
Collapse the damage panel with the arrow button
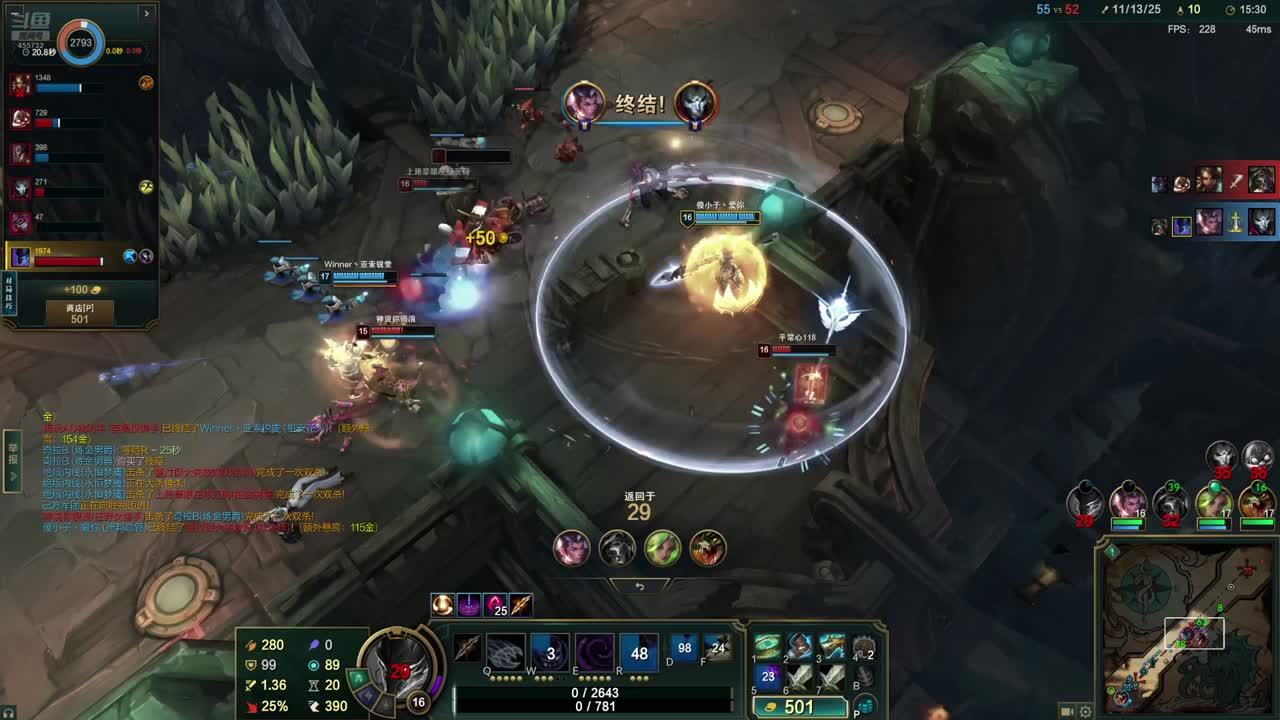coord(146,13)
